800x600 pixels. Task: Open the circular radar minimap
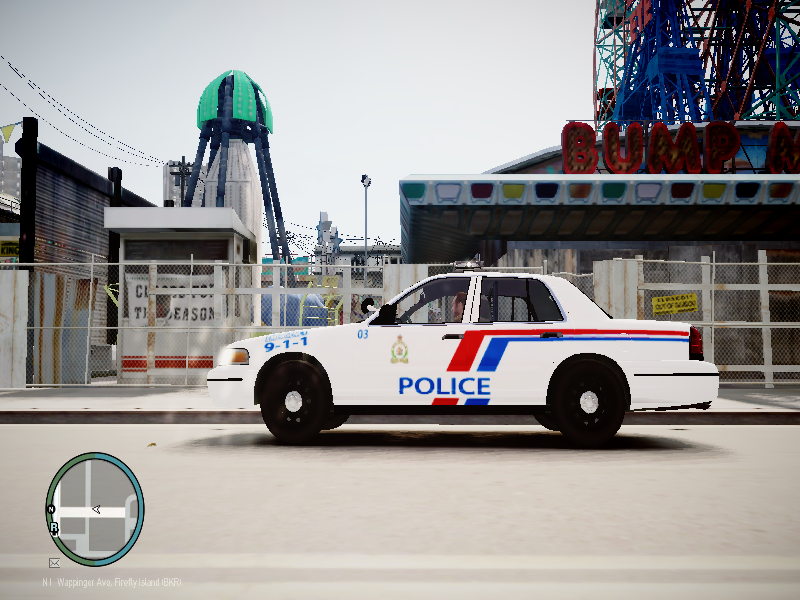click(x=95, y=509)
